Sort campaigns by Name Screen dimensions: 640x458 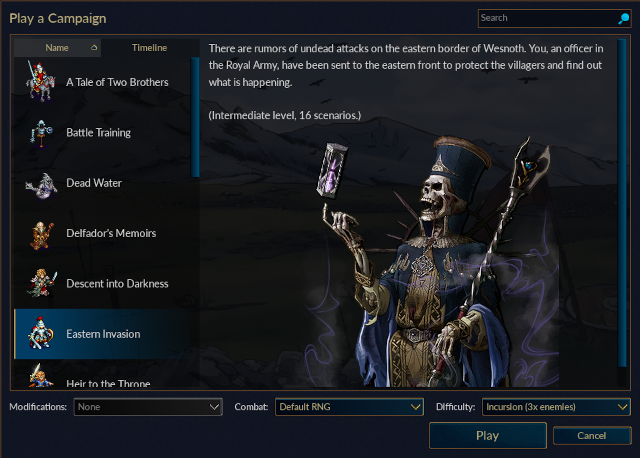pyautogui.click(x=57, y=48)
